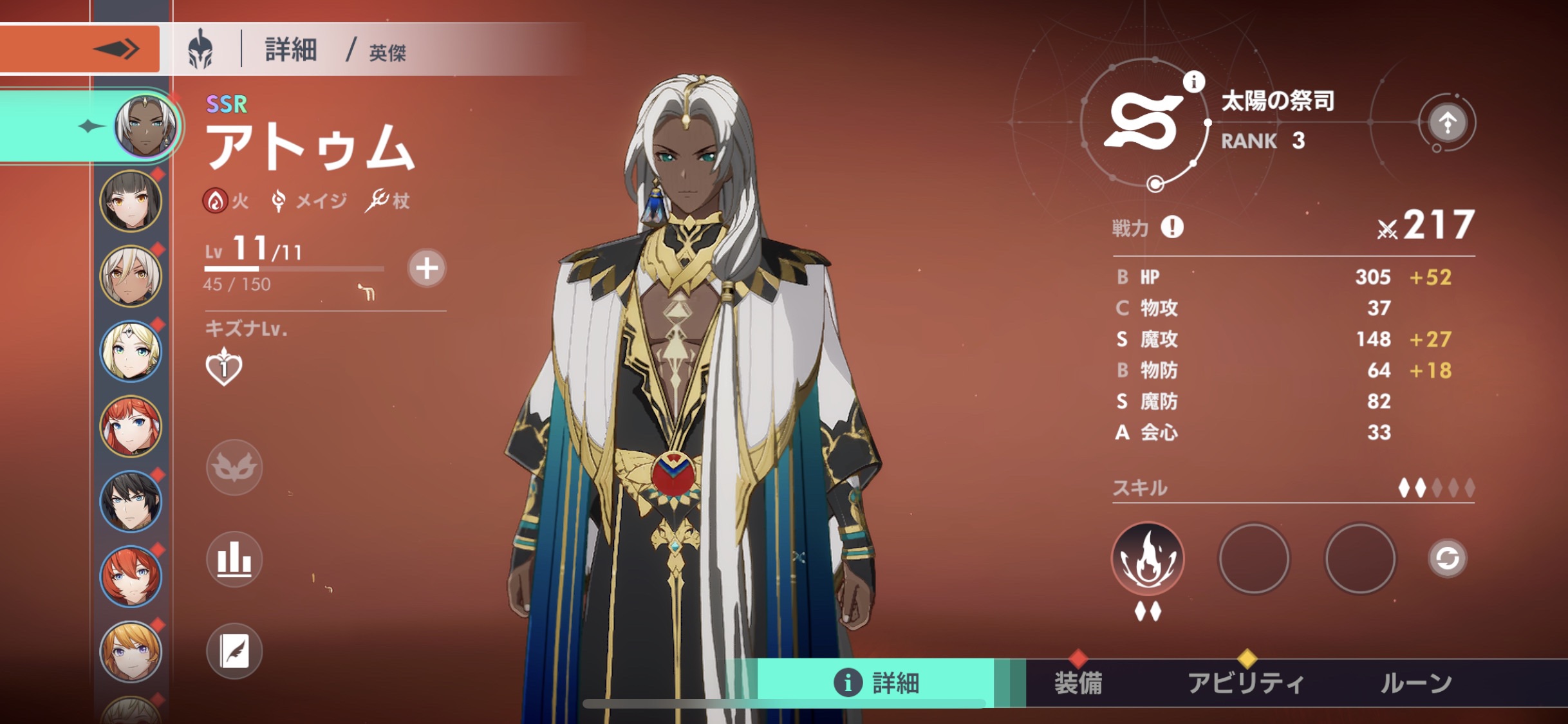Screen dimensions: 1568x724
Task: Switch to the アビリティ ability tab
Action: pyautogui.click(x=1246, y=683)
